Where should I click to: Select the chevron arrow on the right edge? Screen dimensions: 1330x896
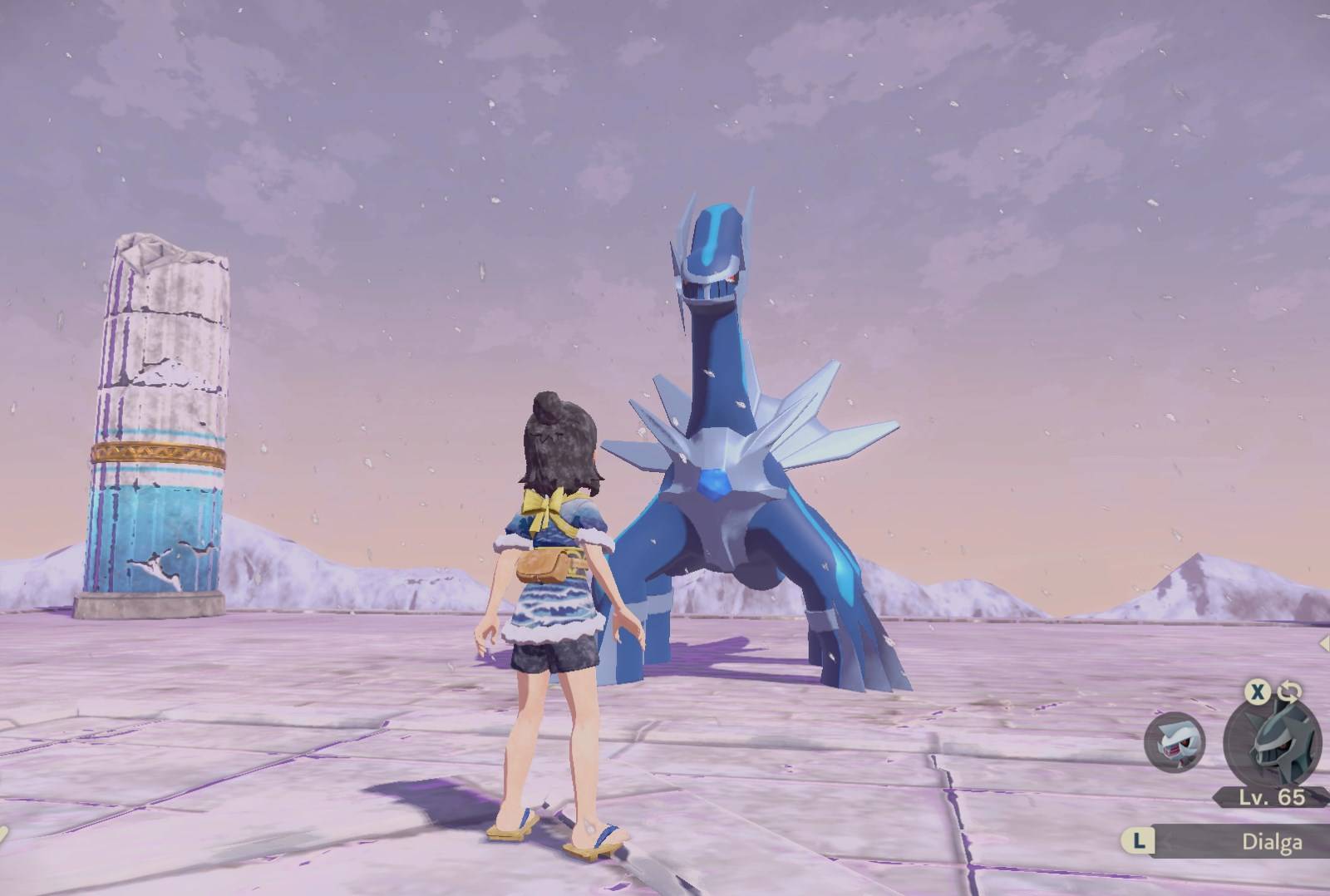pos(1324,640)
